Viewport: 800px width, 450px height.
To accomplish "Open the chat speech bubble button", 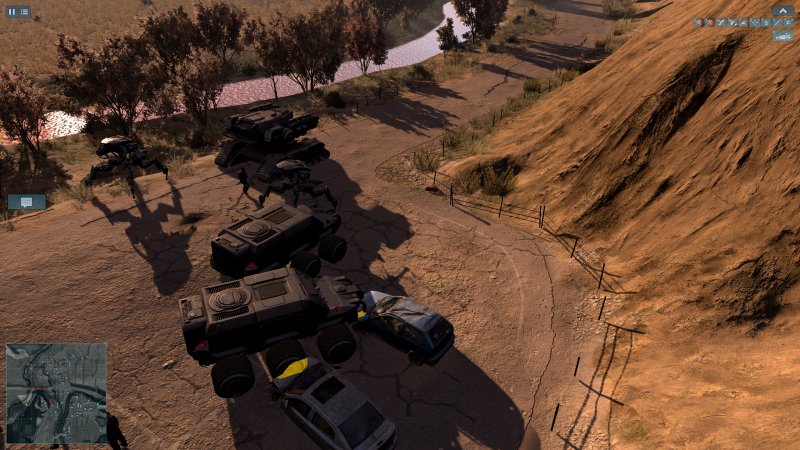I will [x=26, y=202].
